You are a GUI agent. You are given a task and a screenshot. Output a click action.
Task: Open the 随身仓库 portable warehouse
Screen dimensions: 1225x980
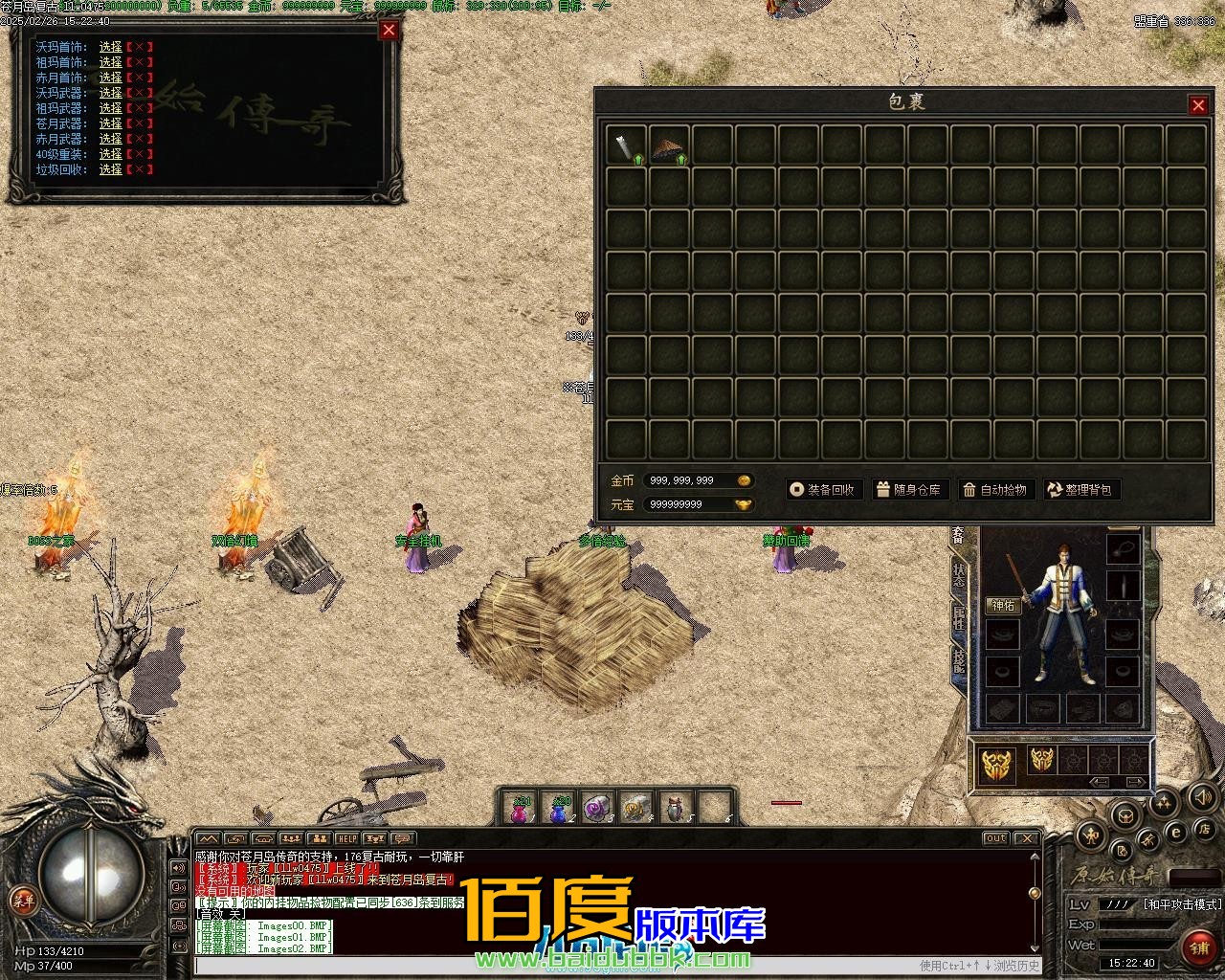[x=908, y=490]
